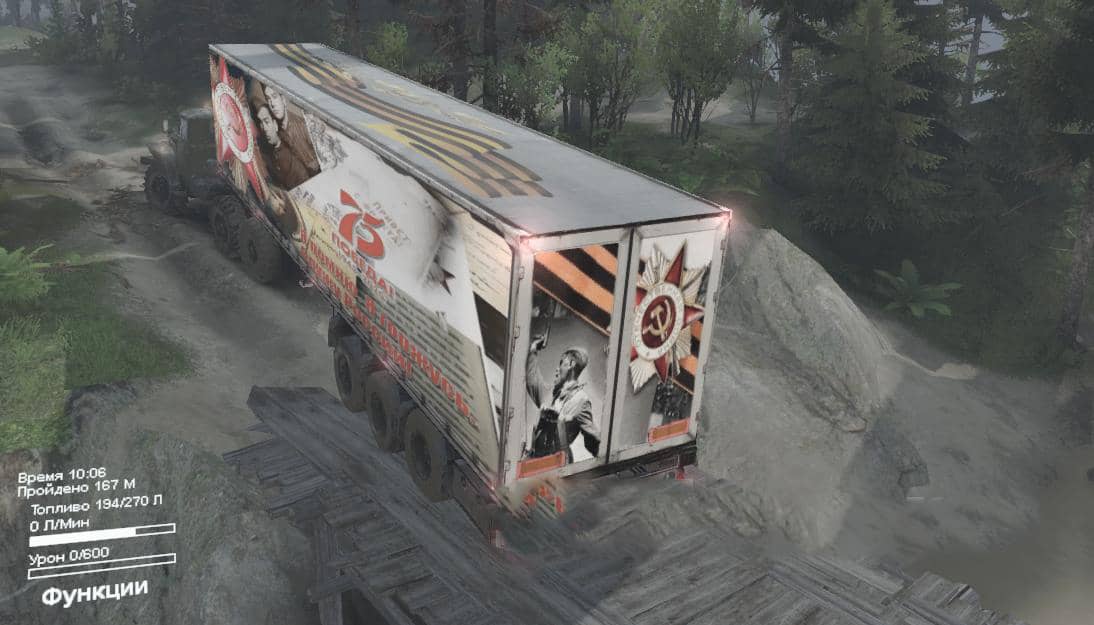Open the Функции menu
This screenshot has height=625, width=1094.
click(x=94, y=592)
